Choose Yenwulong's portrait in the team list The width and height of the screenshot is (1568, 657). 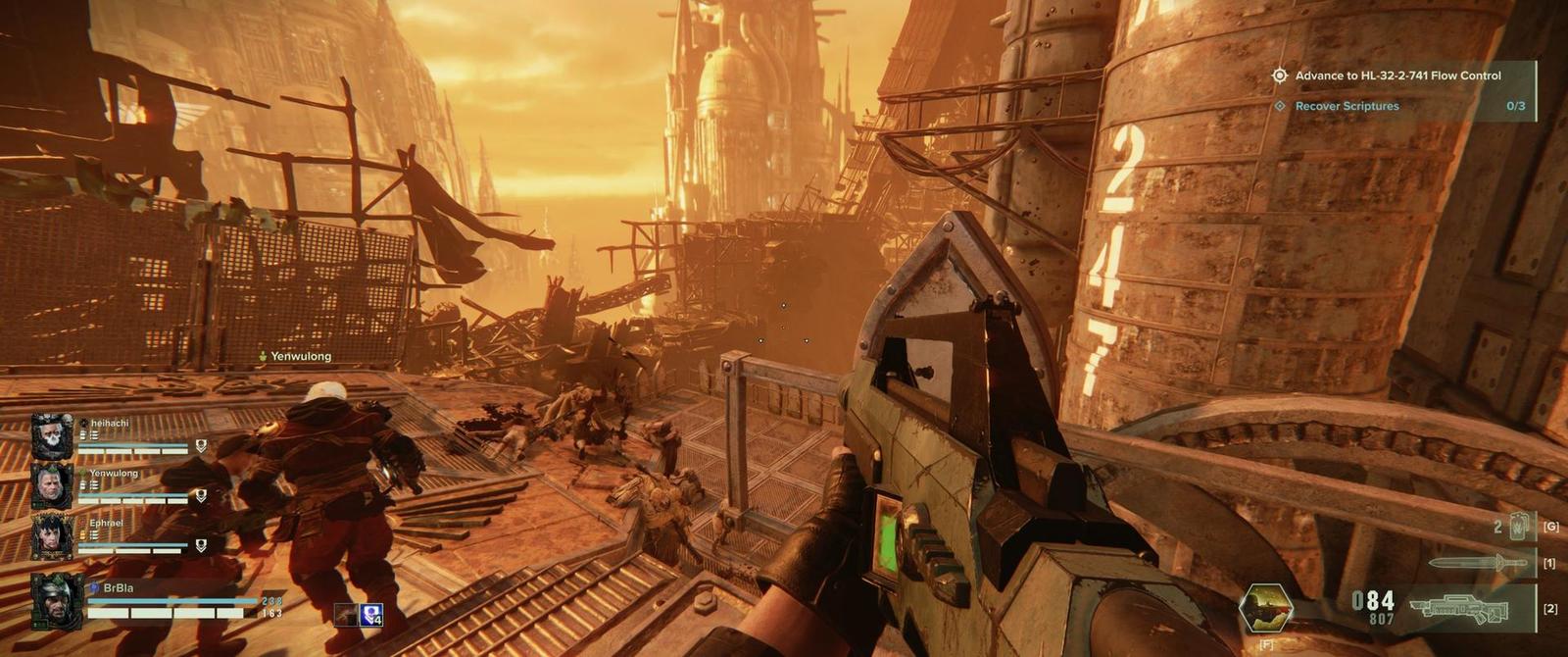[52, 486]
